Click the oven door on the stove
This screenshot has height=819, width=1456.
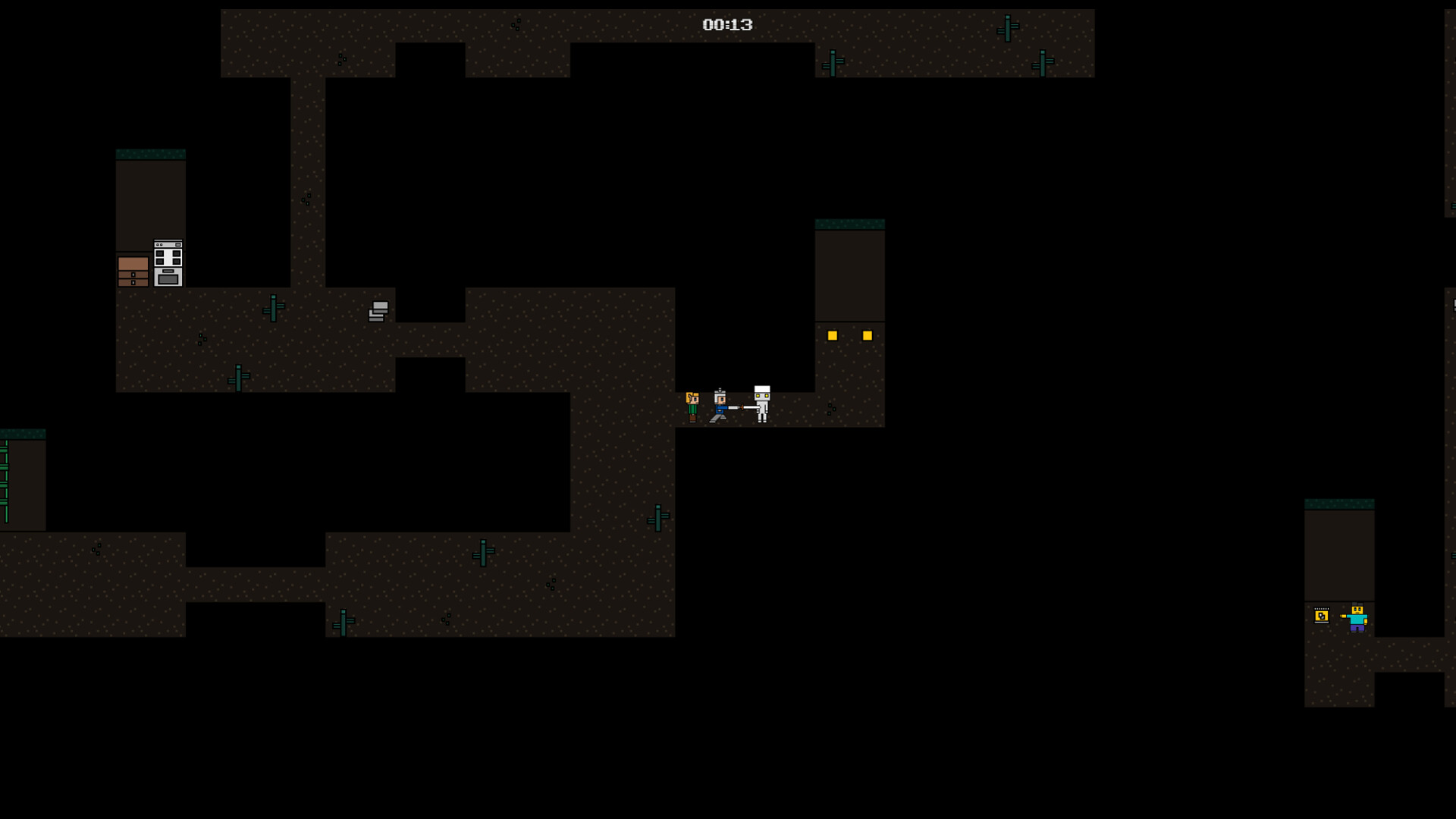[x=168, y=278]
